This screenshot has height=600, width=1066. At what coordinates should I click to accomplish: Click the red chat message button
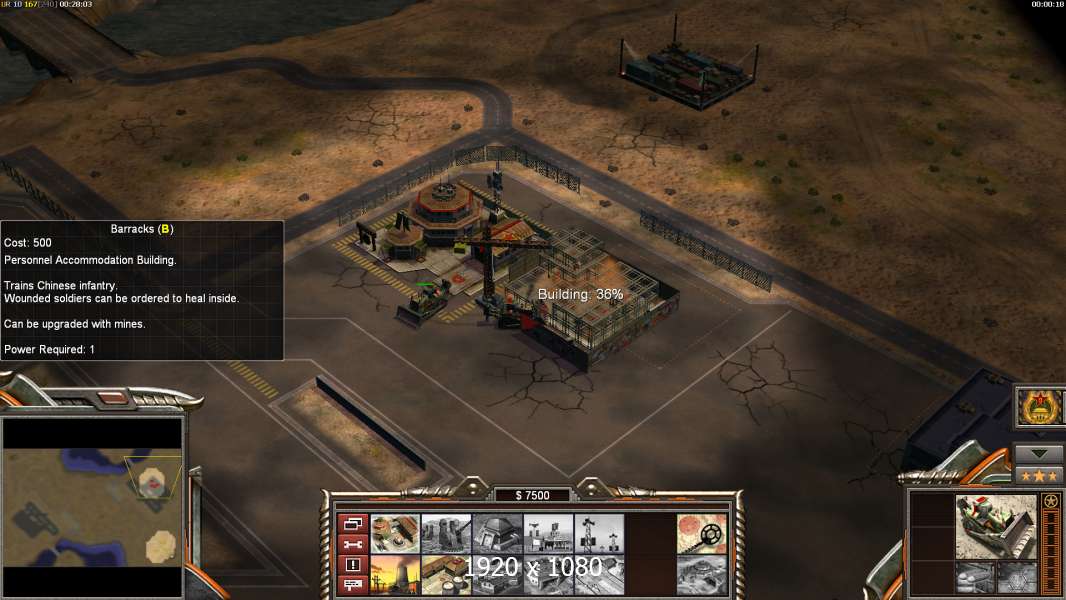tap(353, 585)
